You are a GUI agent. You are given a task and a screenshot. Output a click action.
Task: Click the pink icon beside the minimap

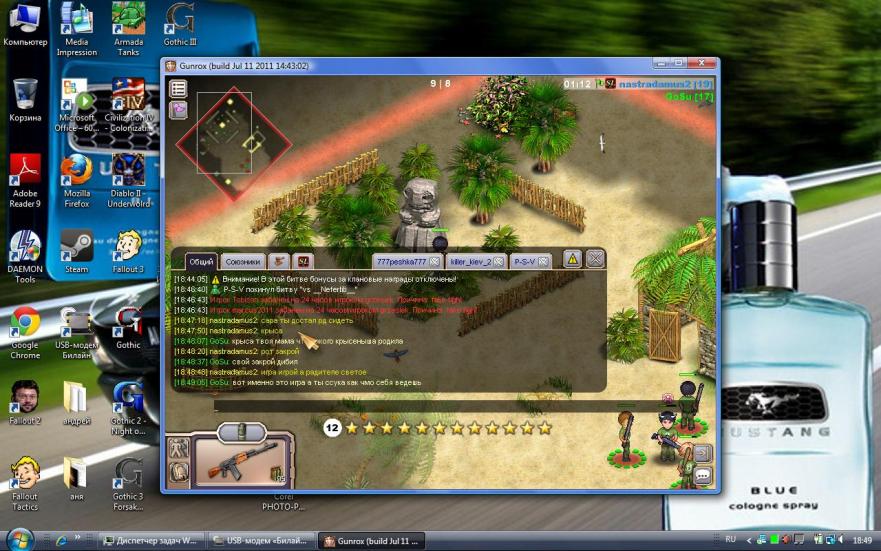tap(178, 110)
